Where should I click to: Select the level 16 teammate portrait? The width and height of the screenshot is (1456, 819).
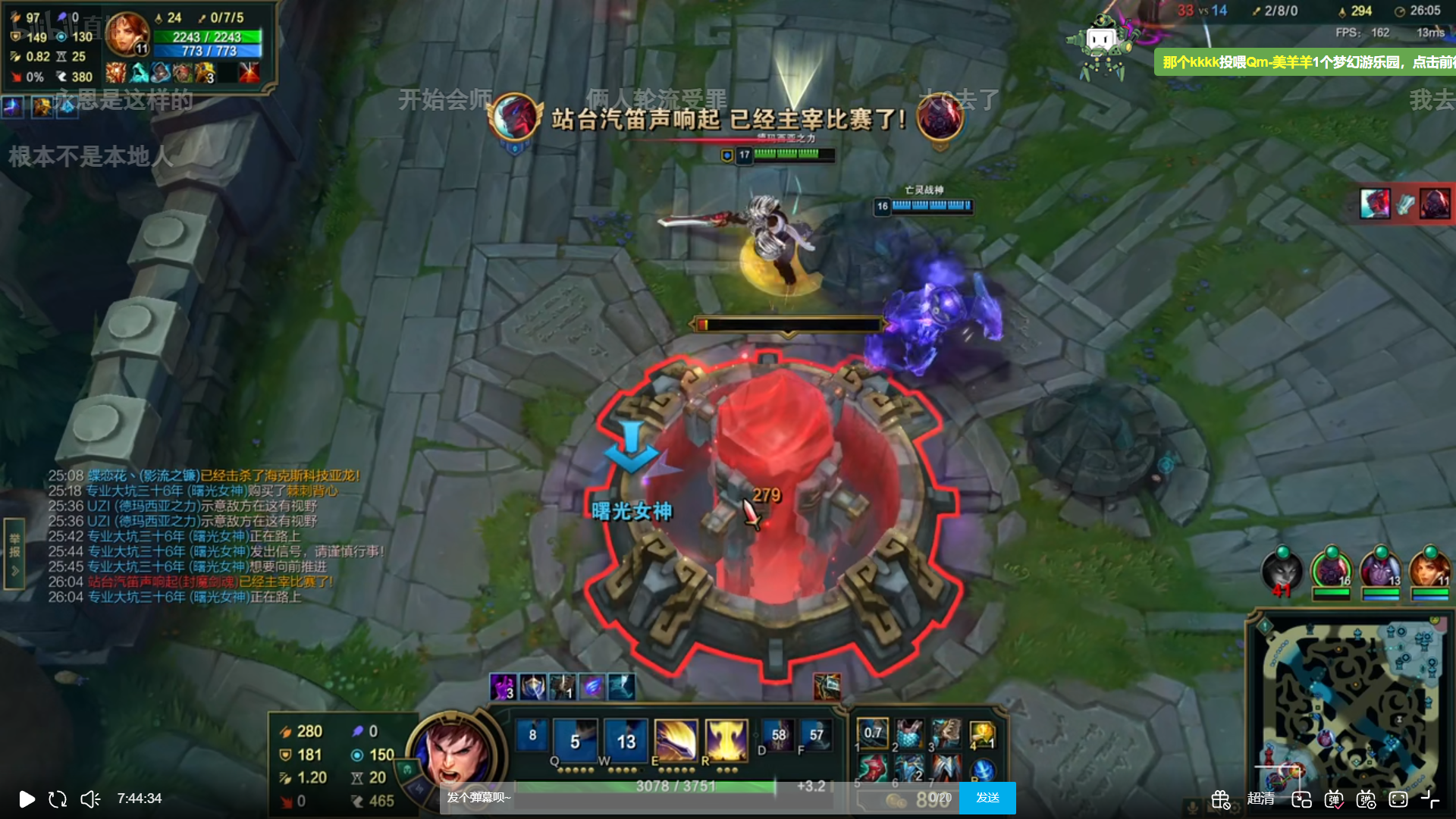click(x=1332, y=570)
